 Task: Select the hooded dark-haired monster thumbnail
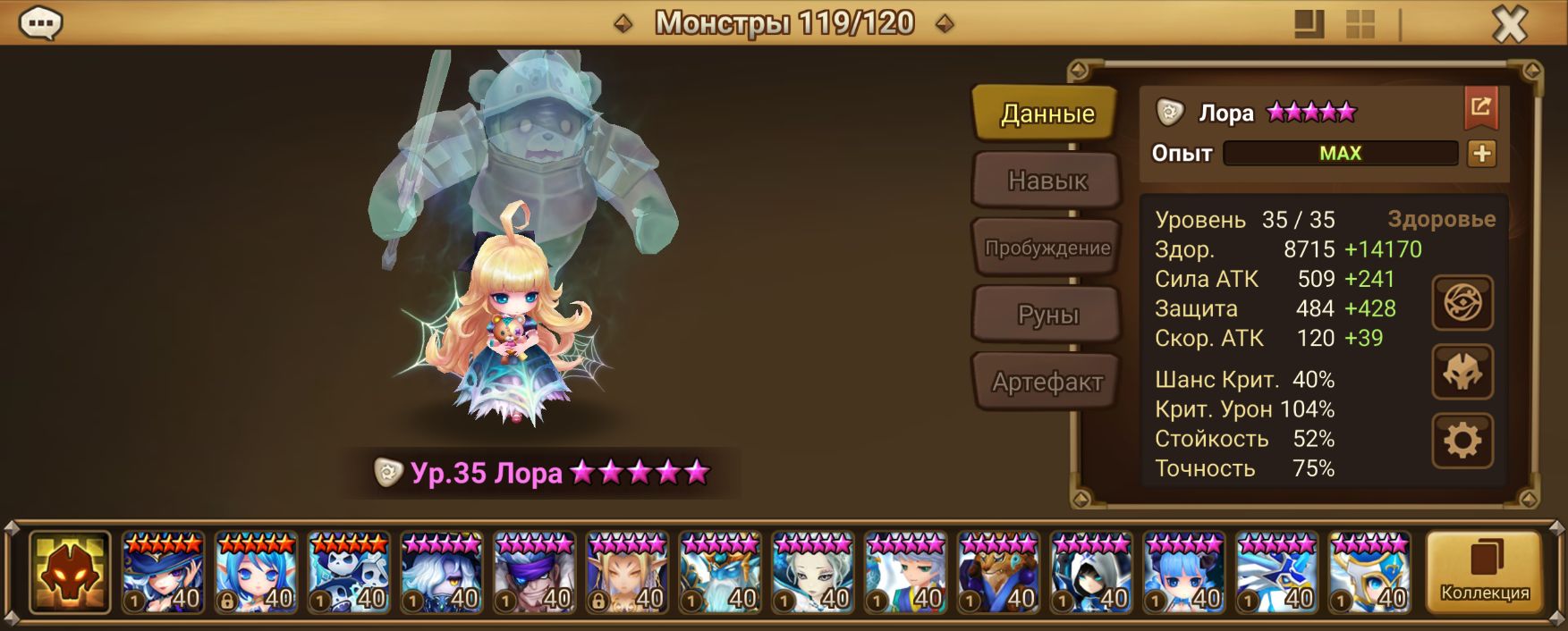point(1091,573)
